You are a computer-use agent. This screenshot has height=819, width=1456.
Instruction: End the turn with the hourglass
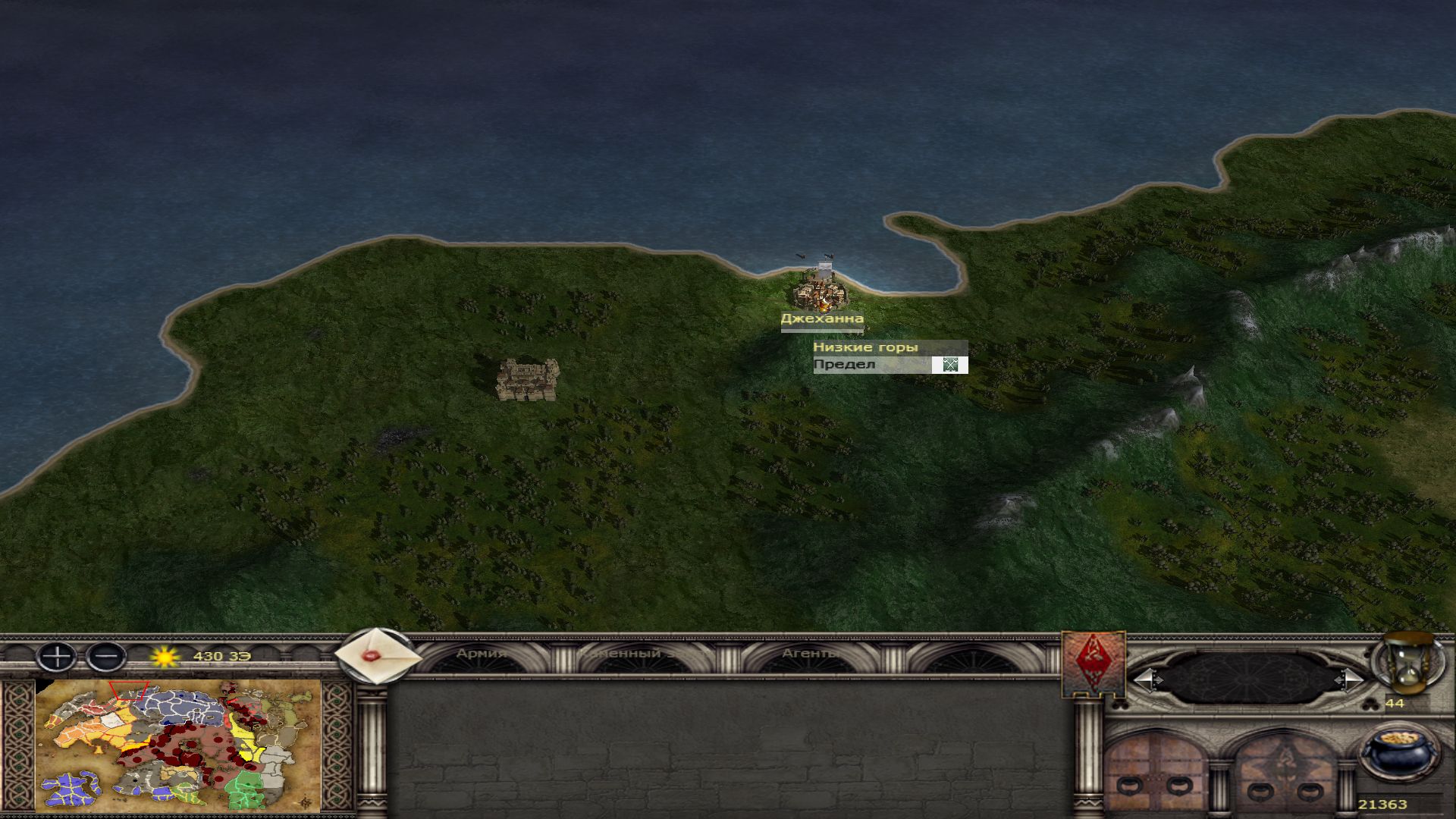coord(1409,664)
